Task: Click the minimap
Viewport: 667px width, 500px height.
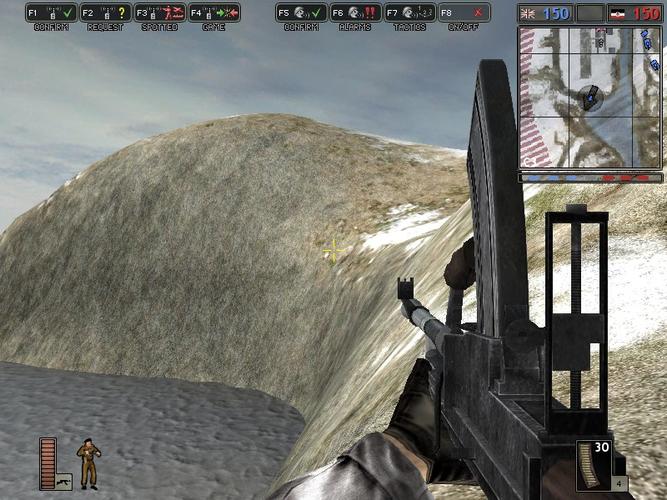Action: coord(590,97)
